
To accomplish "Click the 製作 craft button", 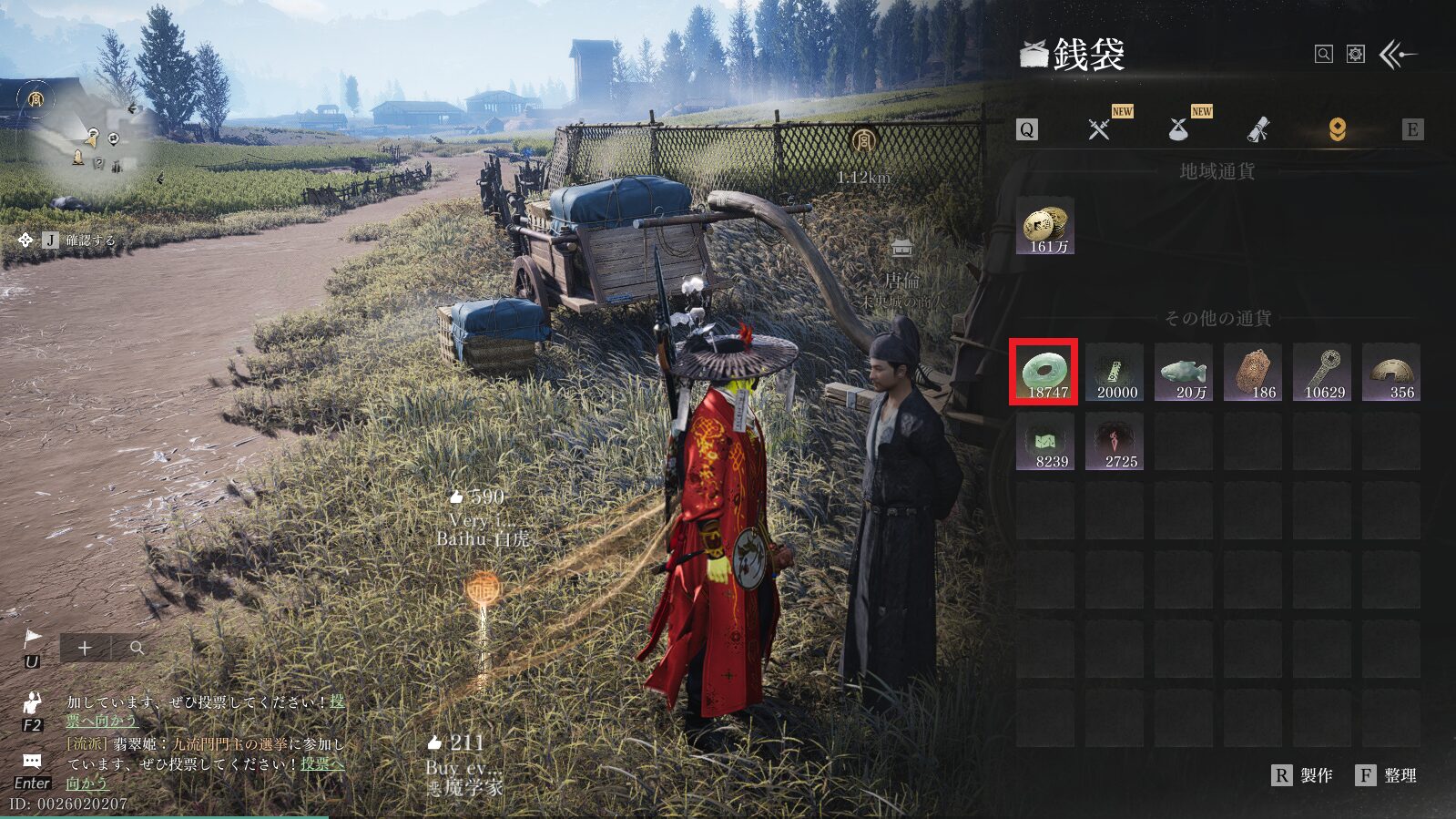I will click(1303, 775).
